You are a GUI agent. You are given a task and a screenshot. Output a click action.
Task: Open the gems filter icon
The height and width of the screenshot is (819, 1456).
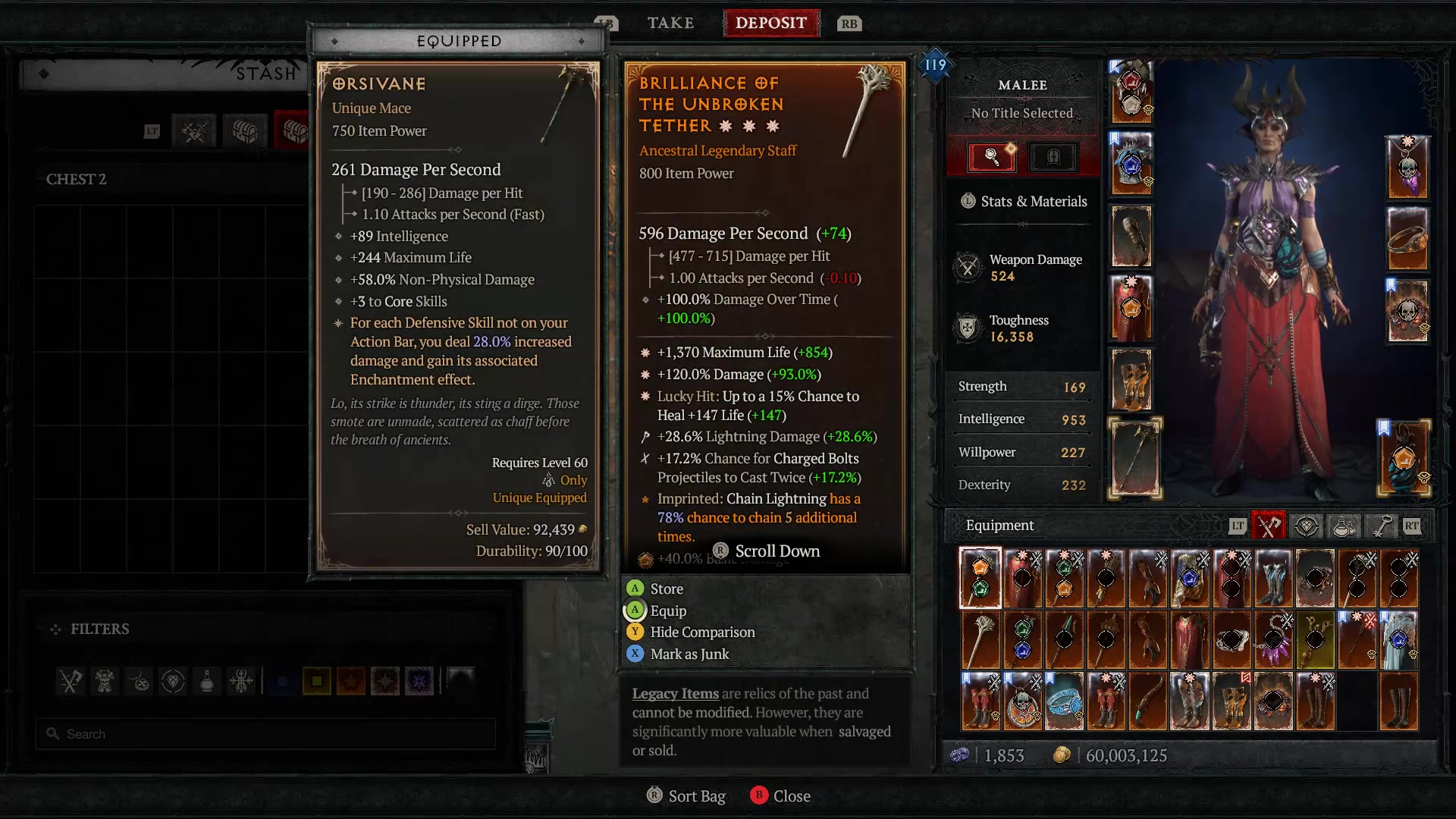tap(171, 682)
